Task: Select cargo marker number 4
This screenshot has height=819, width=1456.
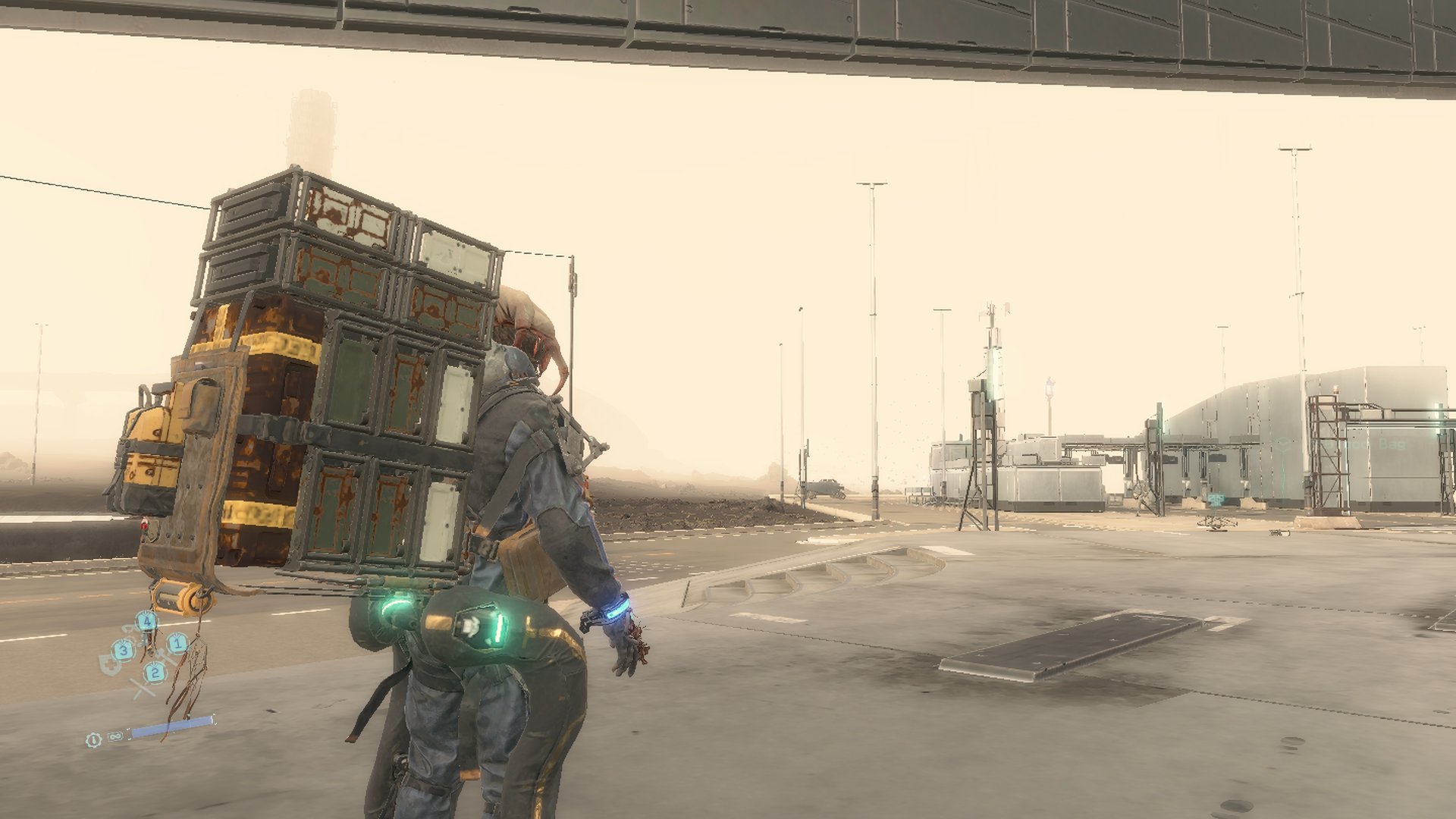Action: (146, 623)
